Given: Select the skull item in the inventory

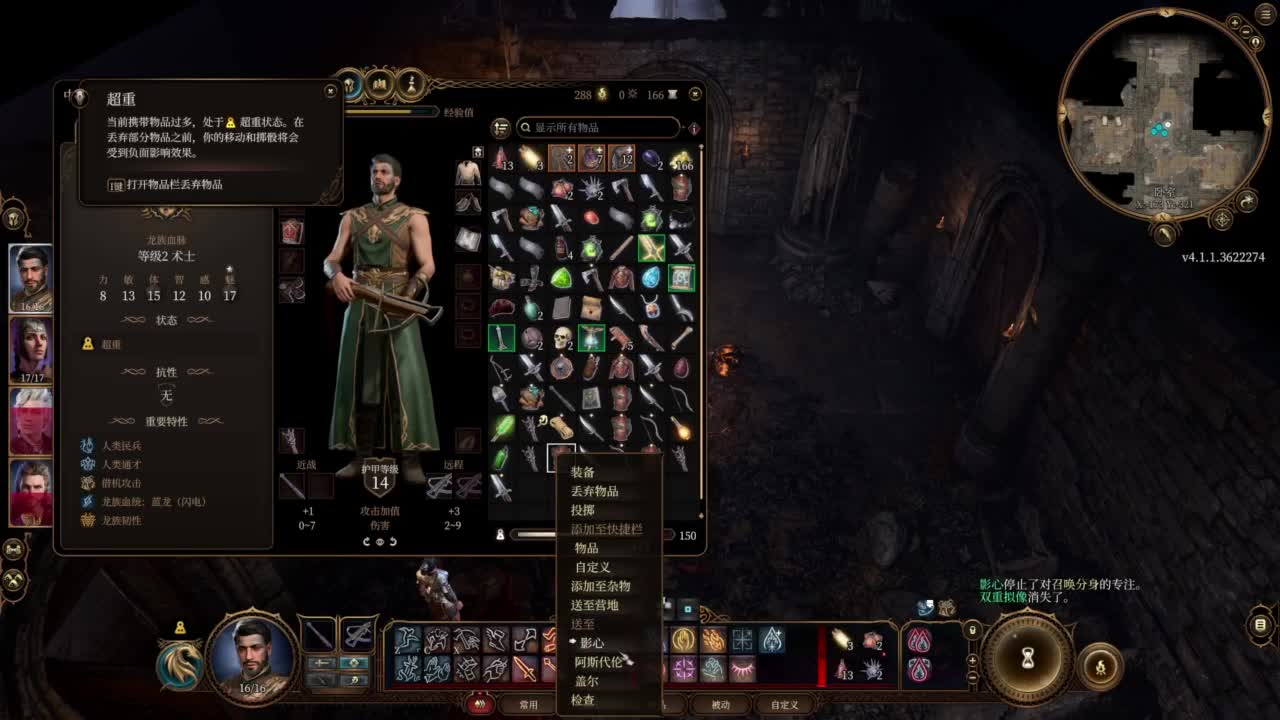Looking at the screenshot, I should (562, 338).
